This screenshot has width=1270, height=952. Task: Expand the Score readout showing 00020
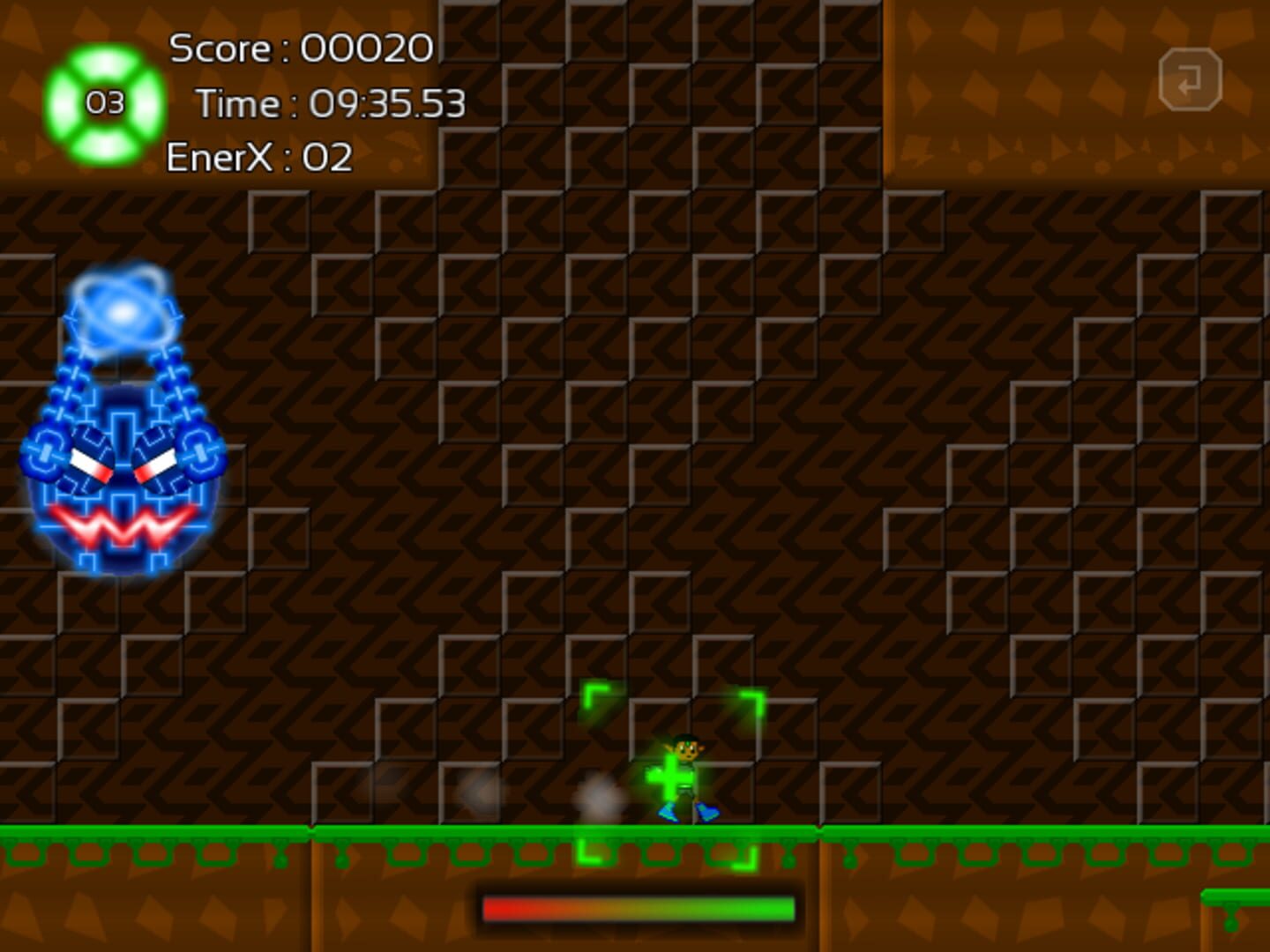pyautogui.click(x=362, y=48)
